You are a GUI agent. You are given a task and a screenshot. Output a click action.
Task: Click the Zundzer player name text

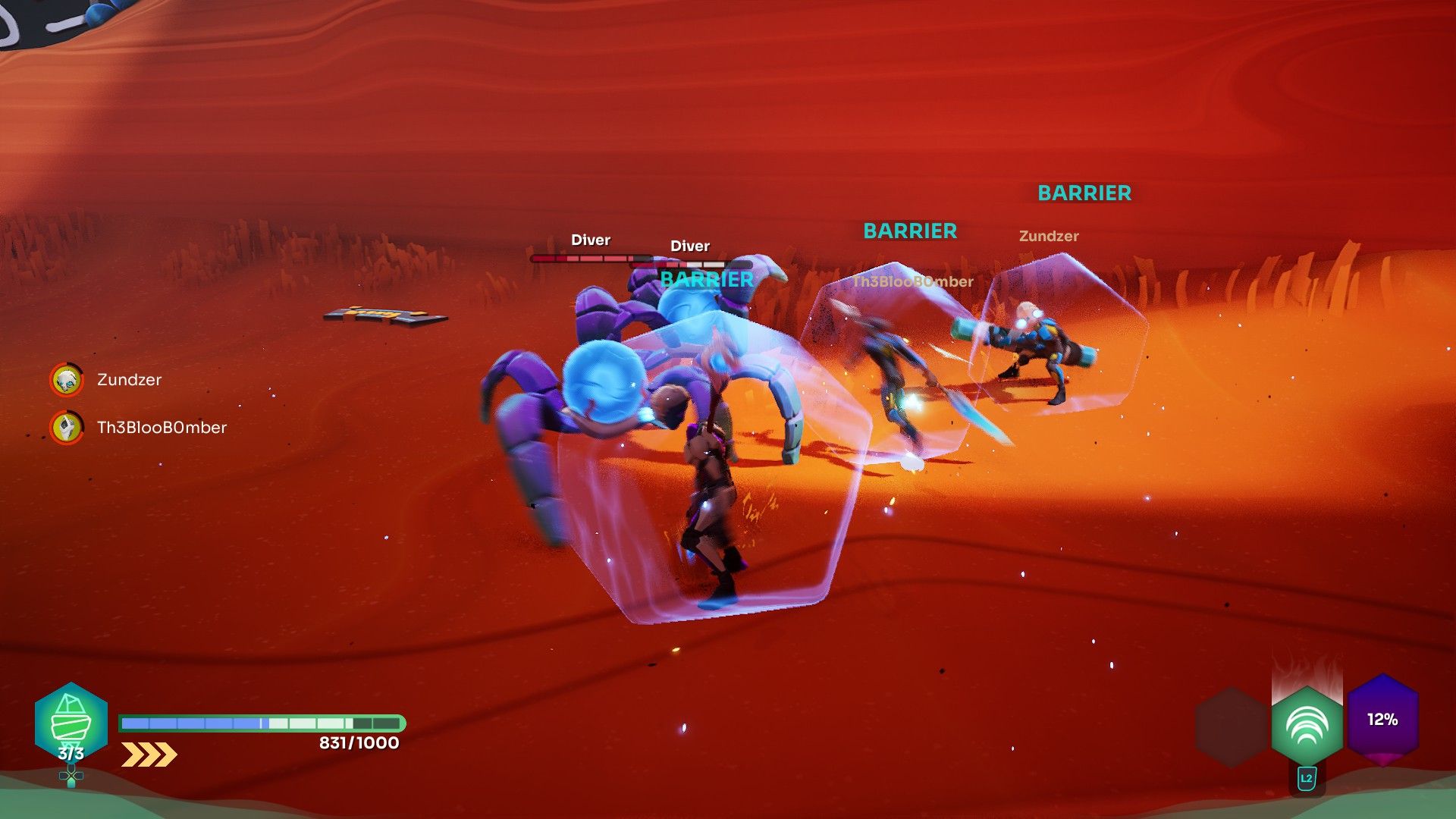pos(1050,236)
